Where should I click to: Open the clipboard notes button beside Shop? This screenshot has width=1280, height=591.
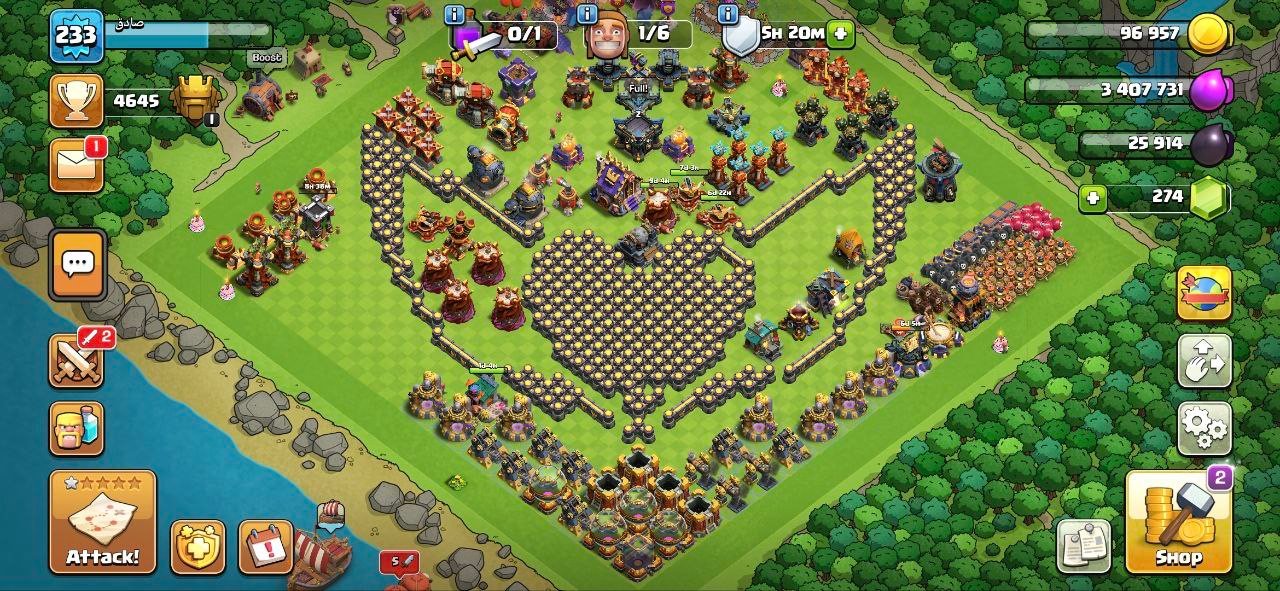pyautogui.click(x=1084, y=547)
